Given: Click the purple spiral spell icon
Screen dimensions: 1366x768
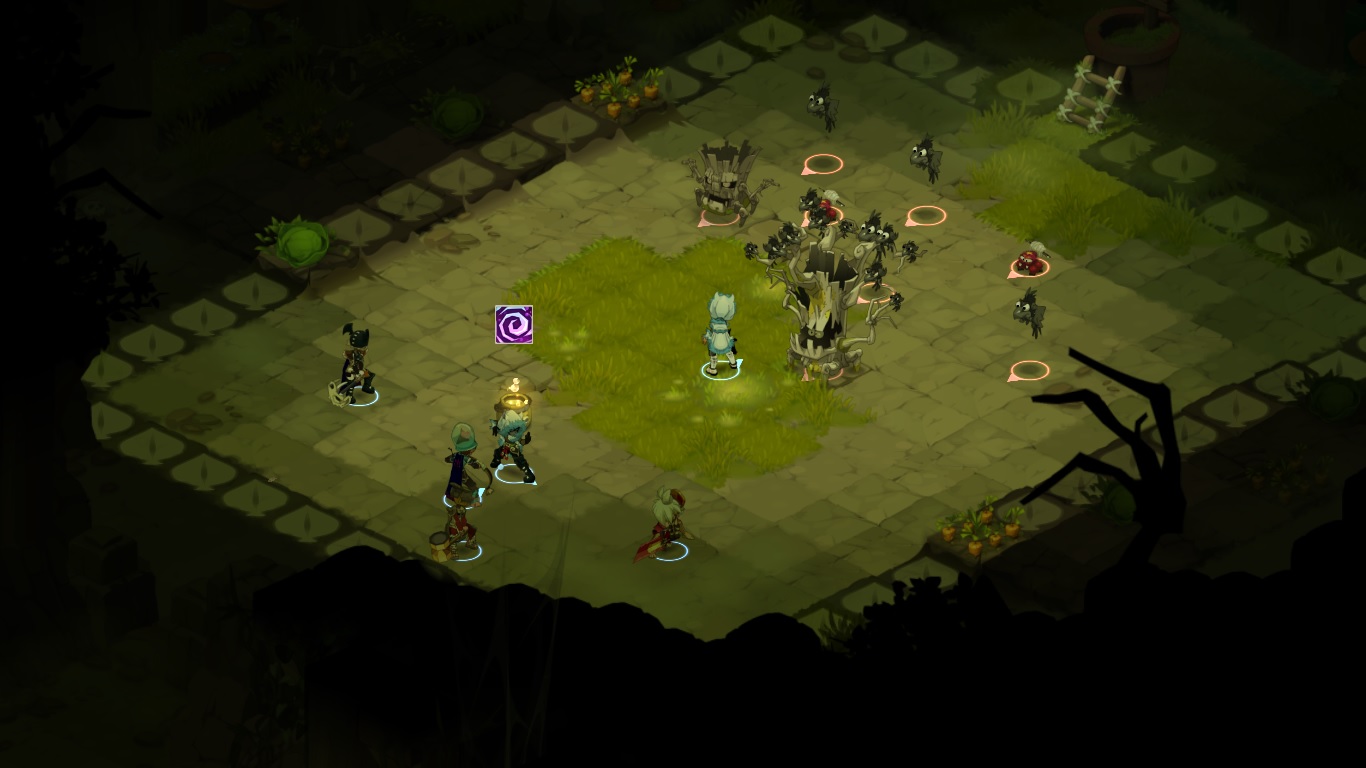Looking at the screenshot, I should coord(514,325).
